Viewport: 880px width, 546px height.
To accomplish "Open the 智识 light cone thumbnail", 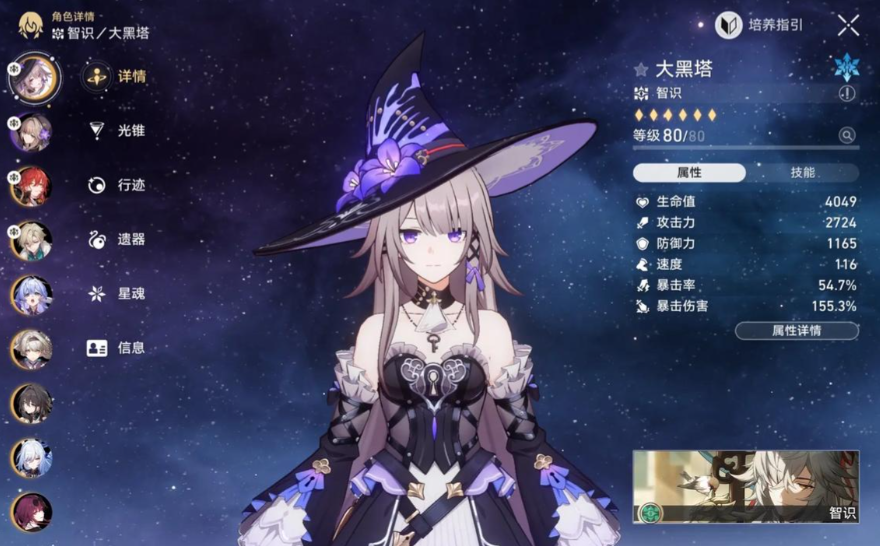I will 745,487.
